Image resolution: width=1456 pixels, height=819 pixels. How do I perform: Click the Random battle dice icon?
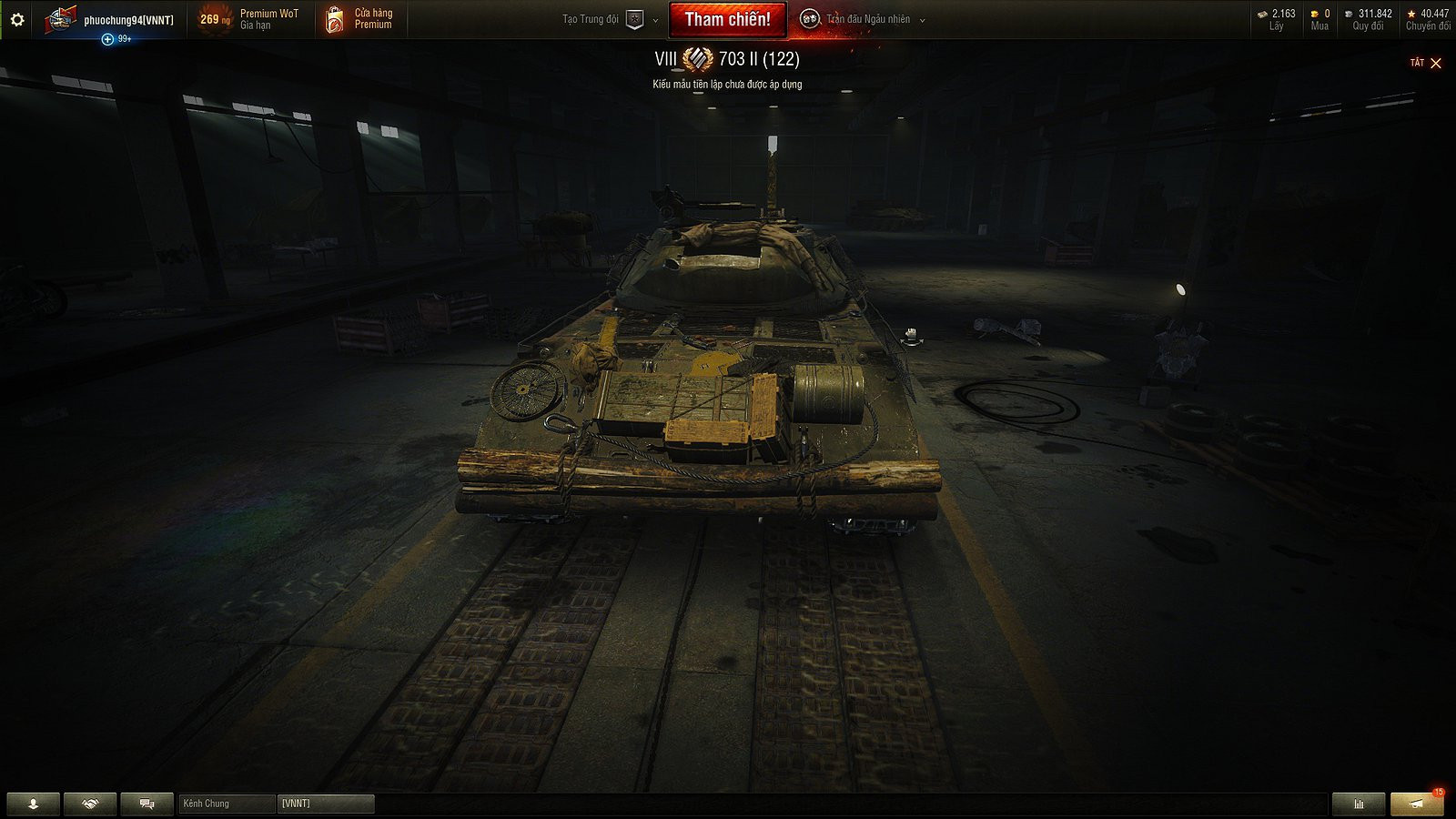tap(811, 18)
